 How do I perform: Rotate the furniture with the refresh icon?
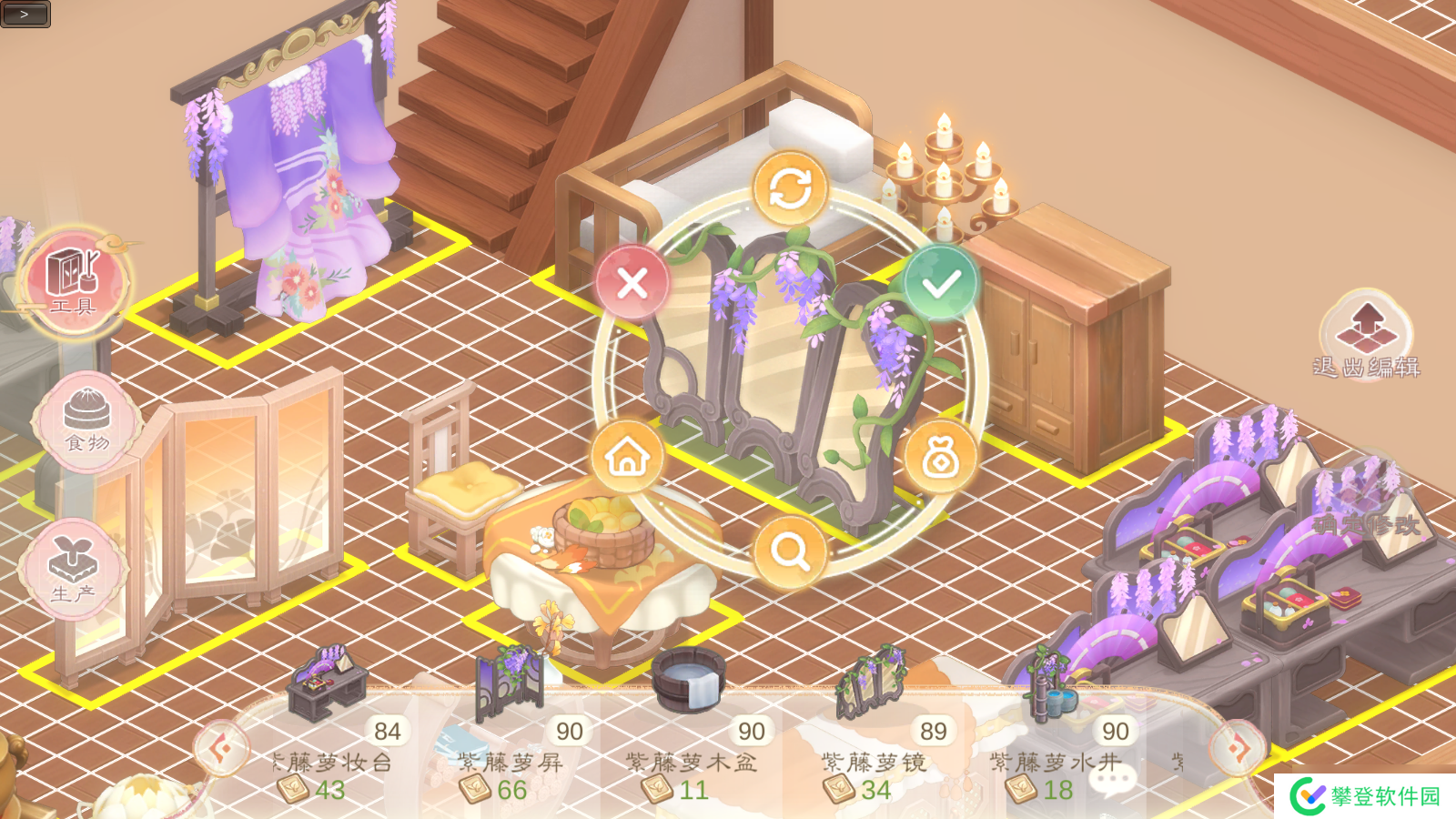(790, 188)
